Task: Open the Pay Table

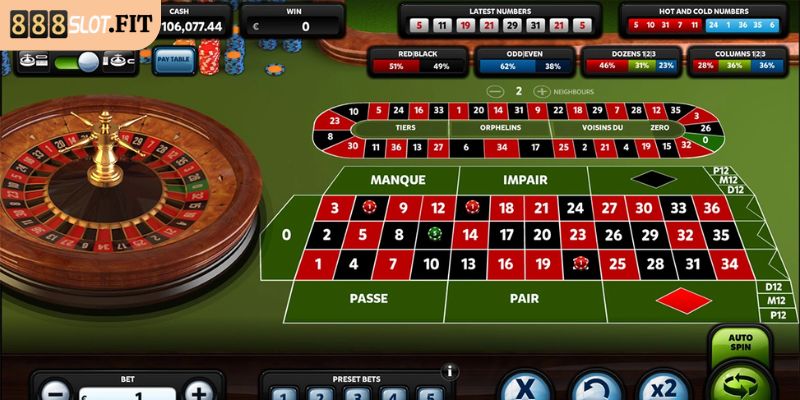Action: tap(173, 60)
